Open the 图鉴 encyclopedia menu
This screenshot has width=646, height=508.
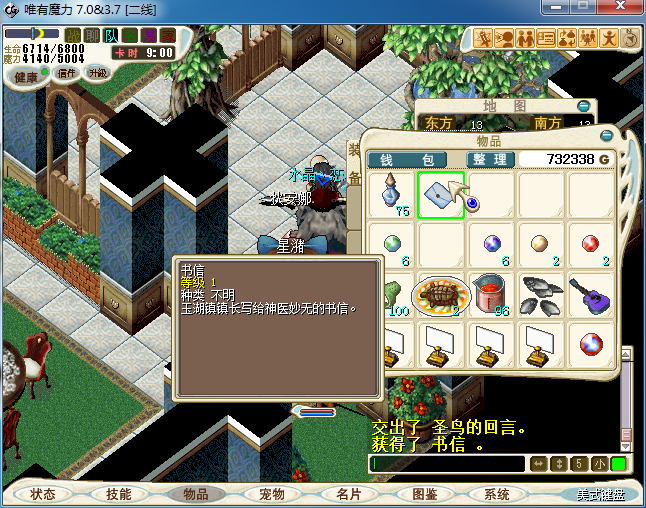[x=424, y=494]
